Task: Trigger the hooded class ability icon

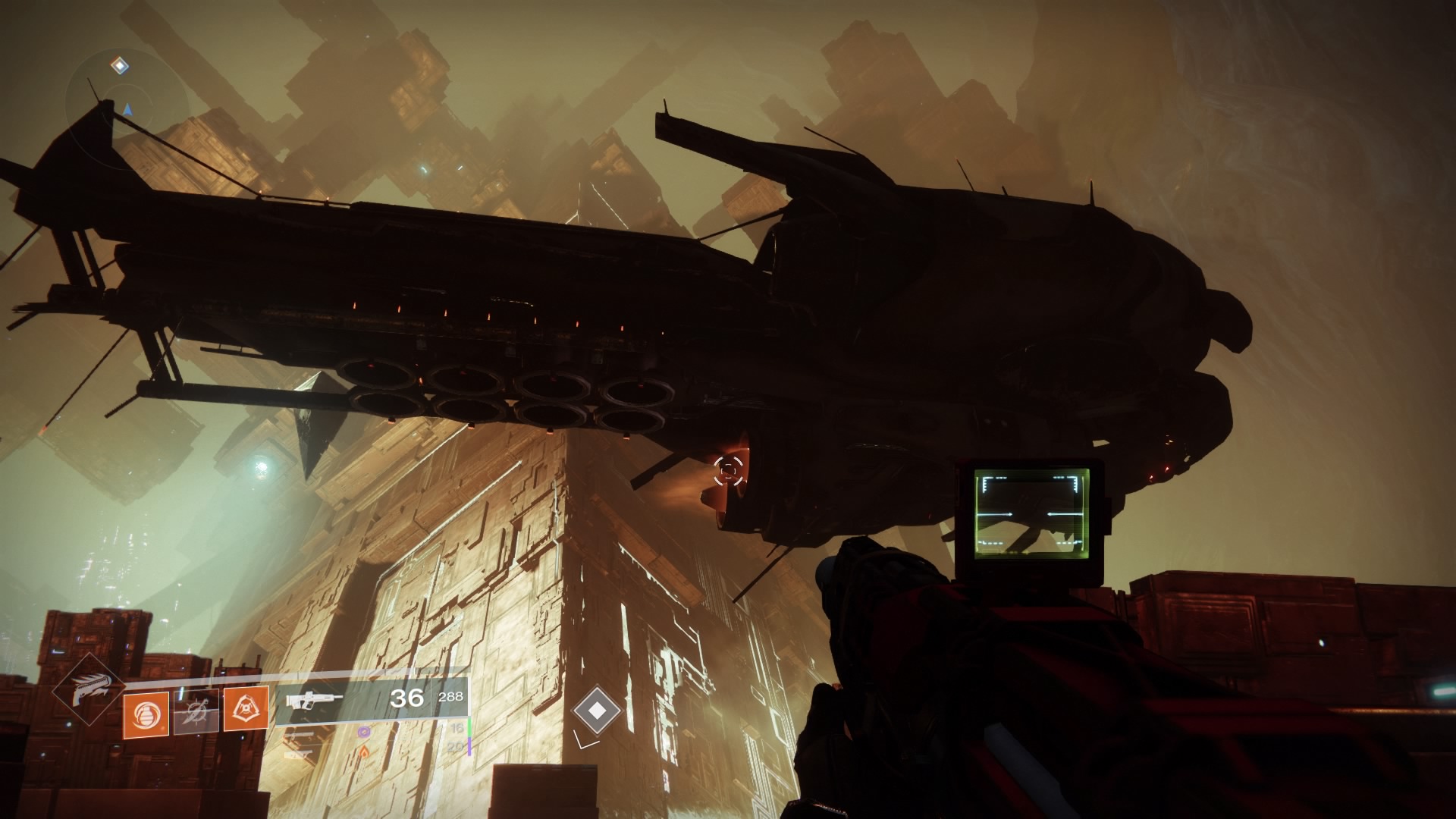Action: coord(246,714)
